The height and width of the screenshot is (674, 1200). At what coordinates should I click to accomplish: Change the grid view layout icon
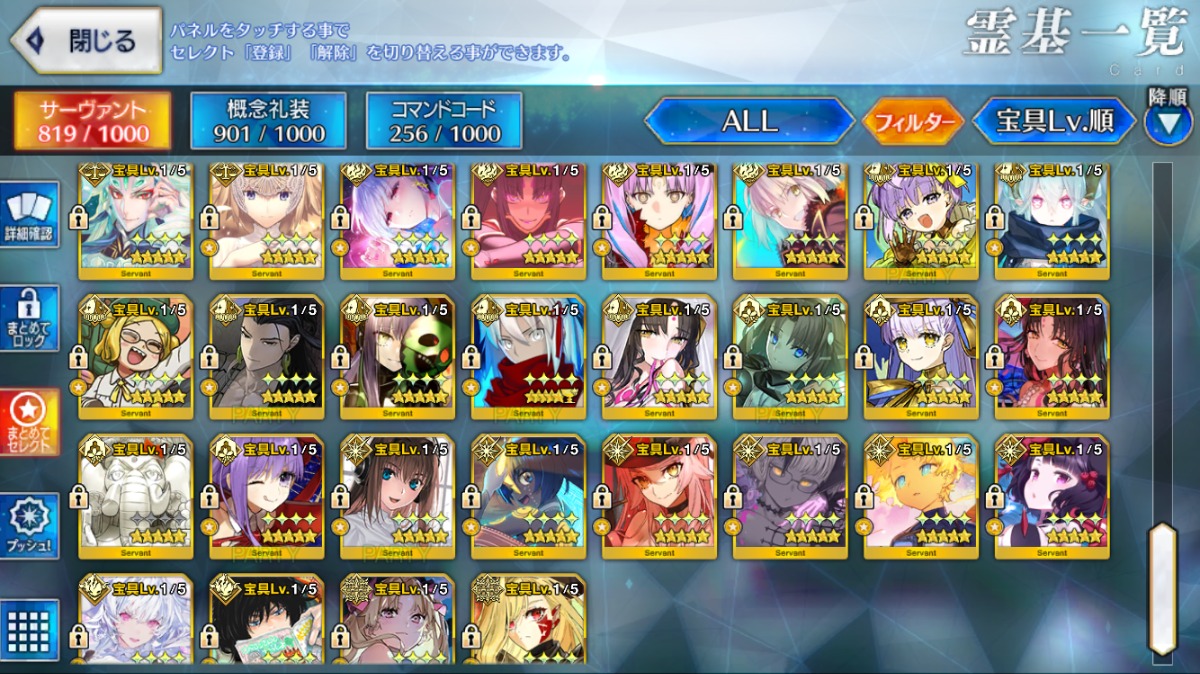point(30,630)
